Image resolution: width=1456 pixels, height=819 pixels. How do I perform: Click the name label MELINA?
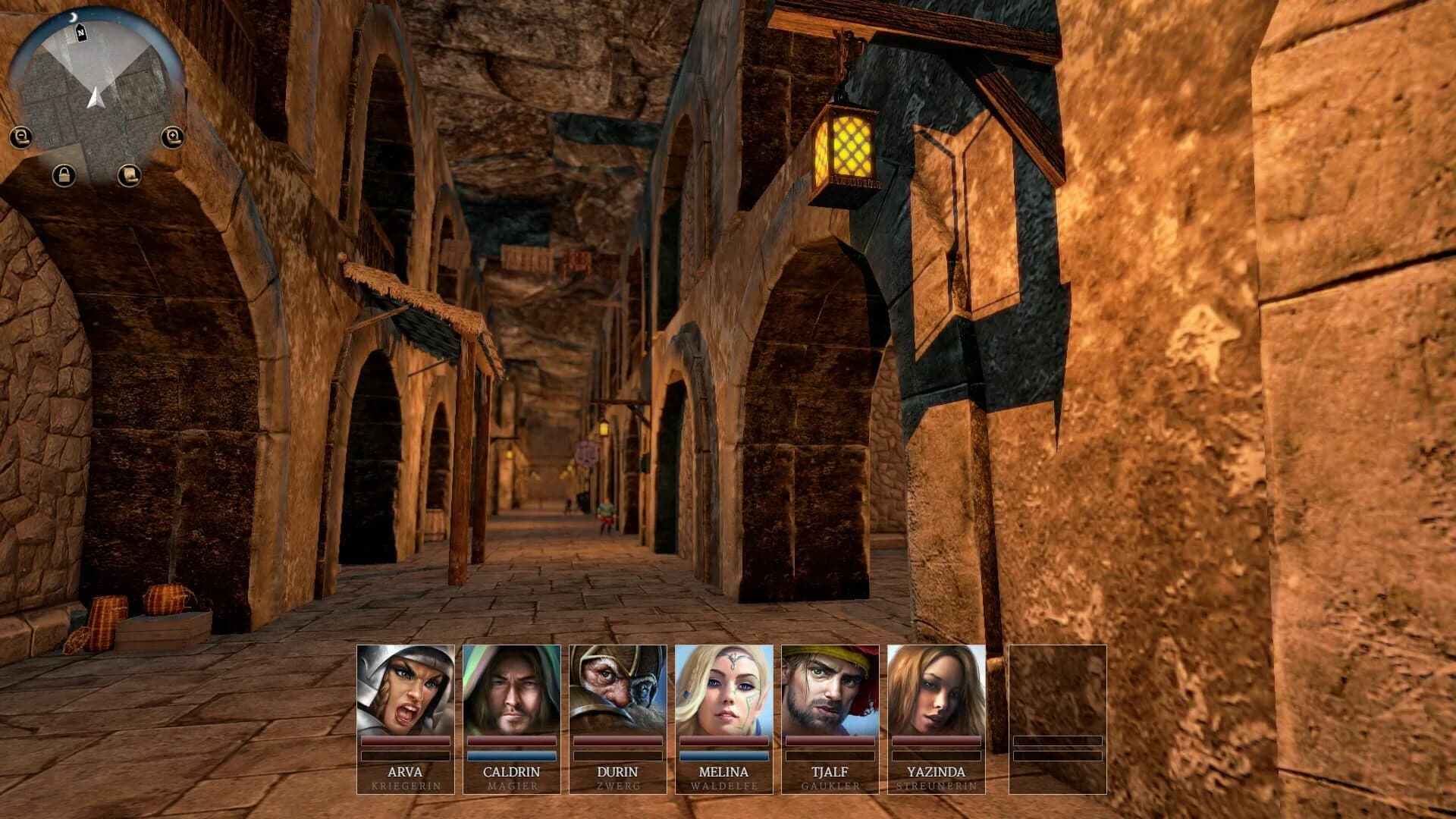[x=724, y=772]
